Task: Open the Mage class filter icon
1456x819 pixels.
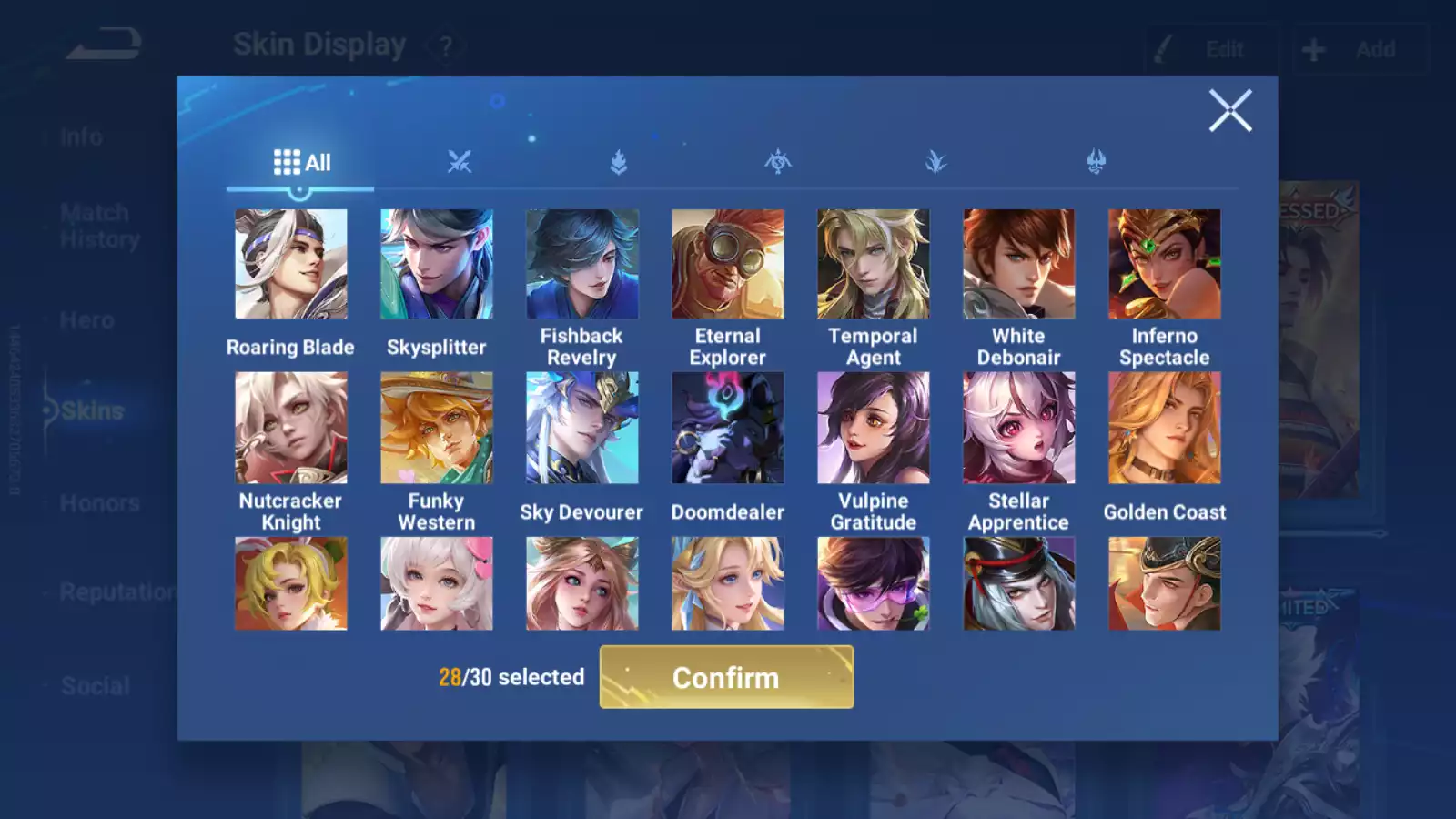Action: point(936,161)
